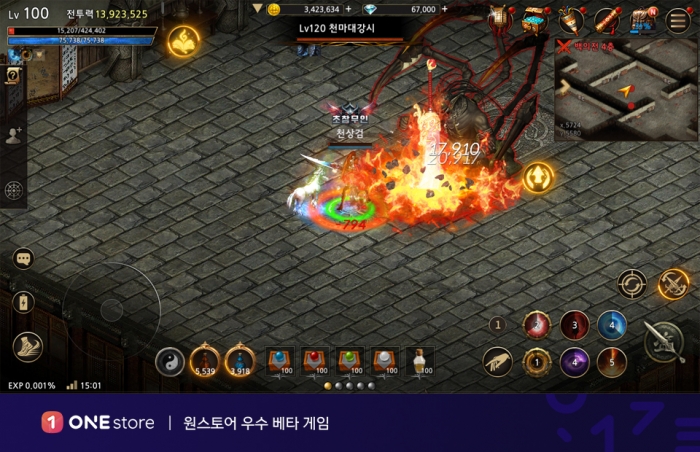
Task: Use the red health potion with 5,539
Action: [x=205, y=360]
